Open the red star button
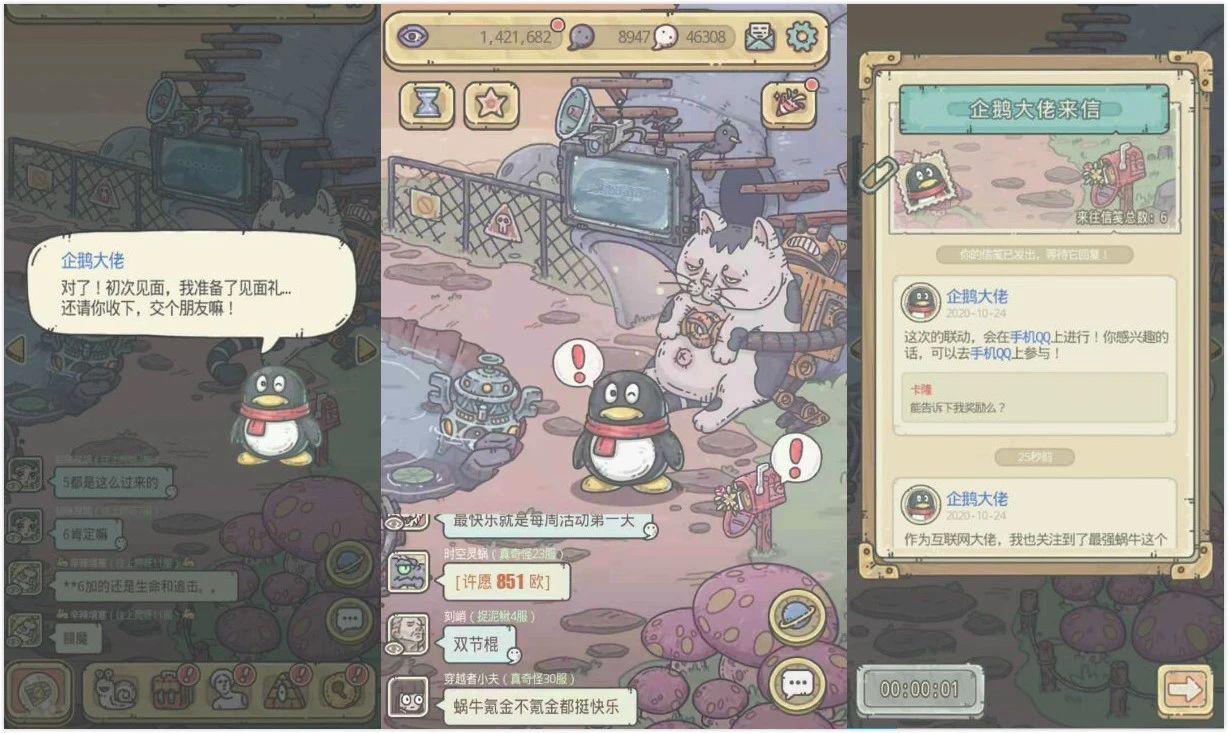Viewport: 1229px width, 733px height. [491, 104]
